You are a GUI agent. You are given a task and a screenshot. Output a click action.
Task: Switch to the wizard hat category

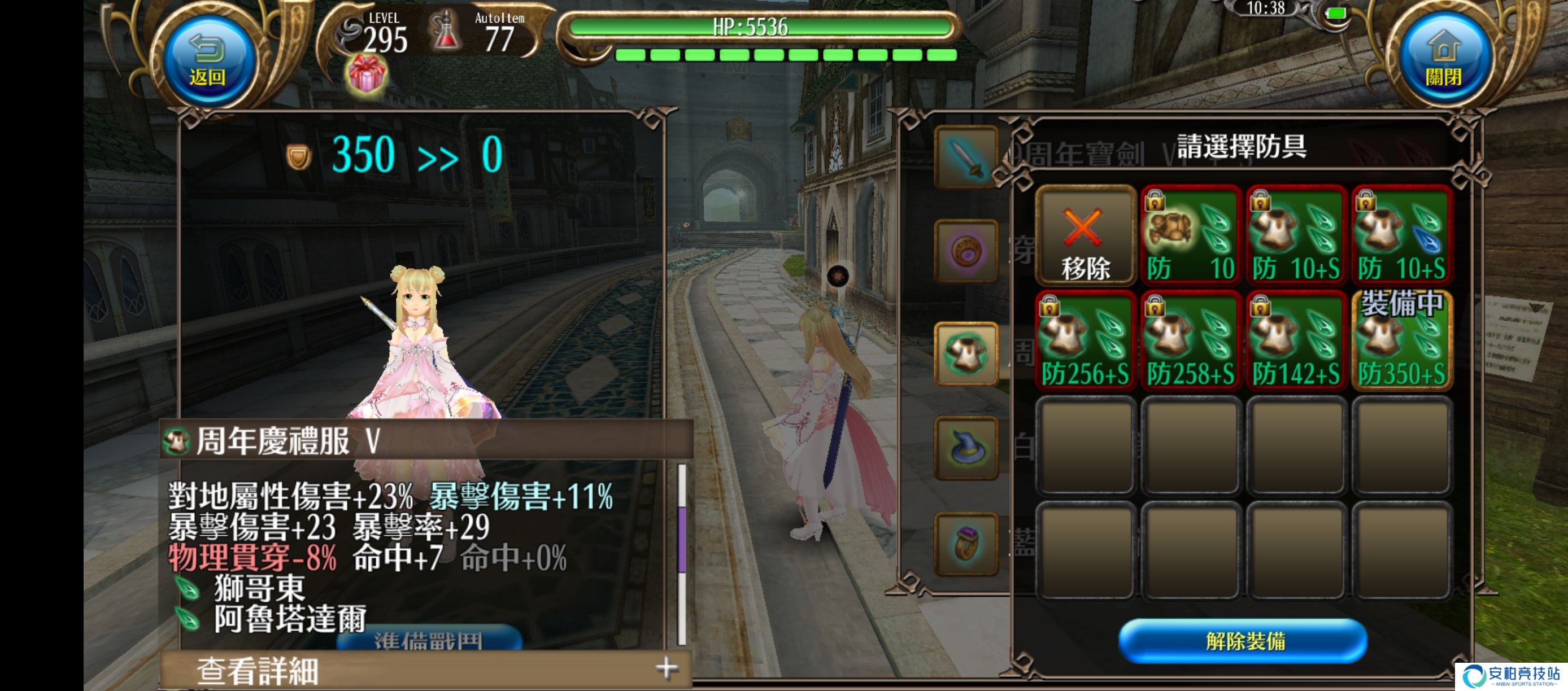966,448
